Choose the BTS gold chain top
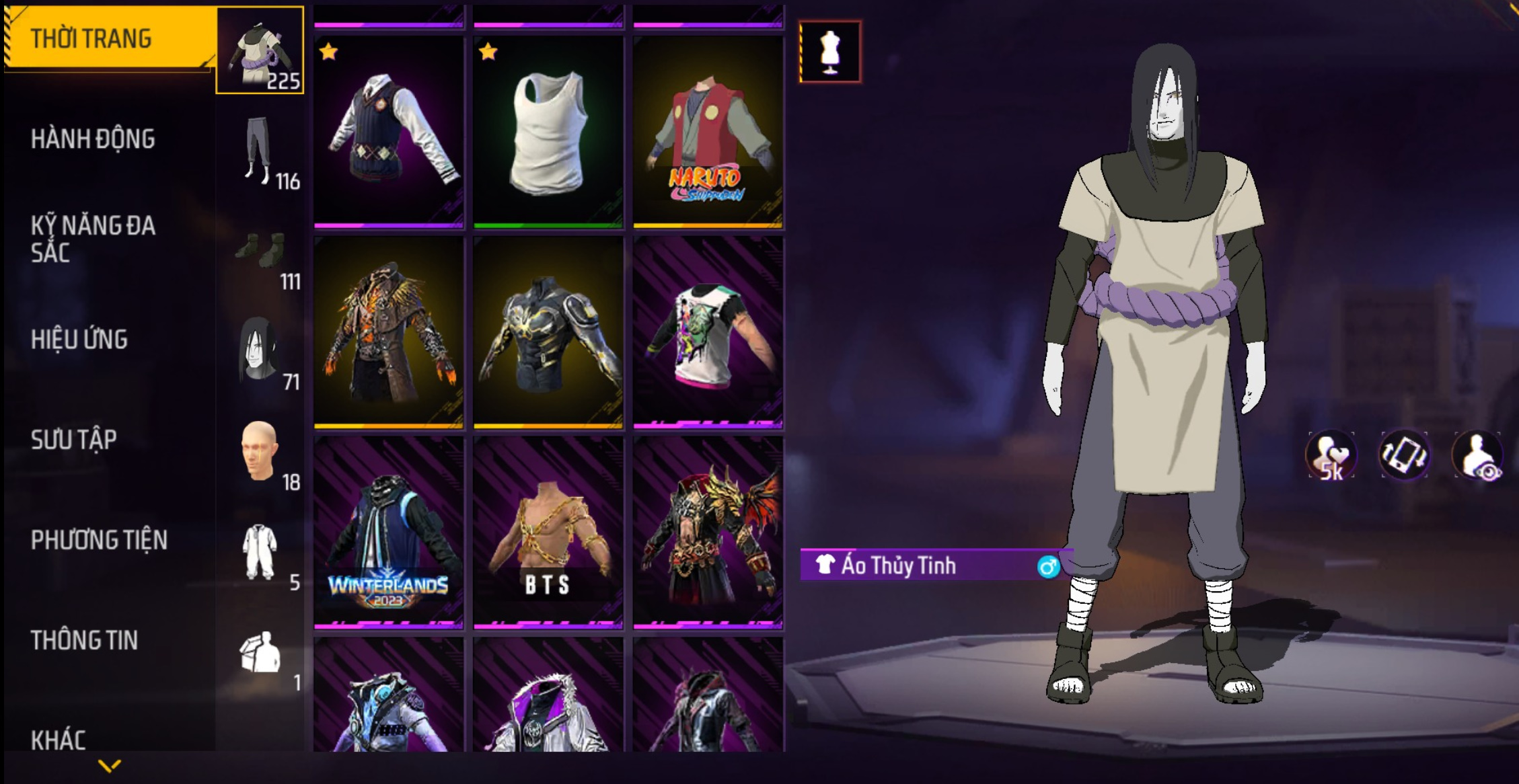1519x784 pixels. (x=548, y=533)
